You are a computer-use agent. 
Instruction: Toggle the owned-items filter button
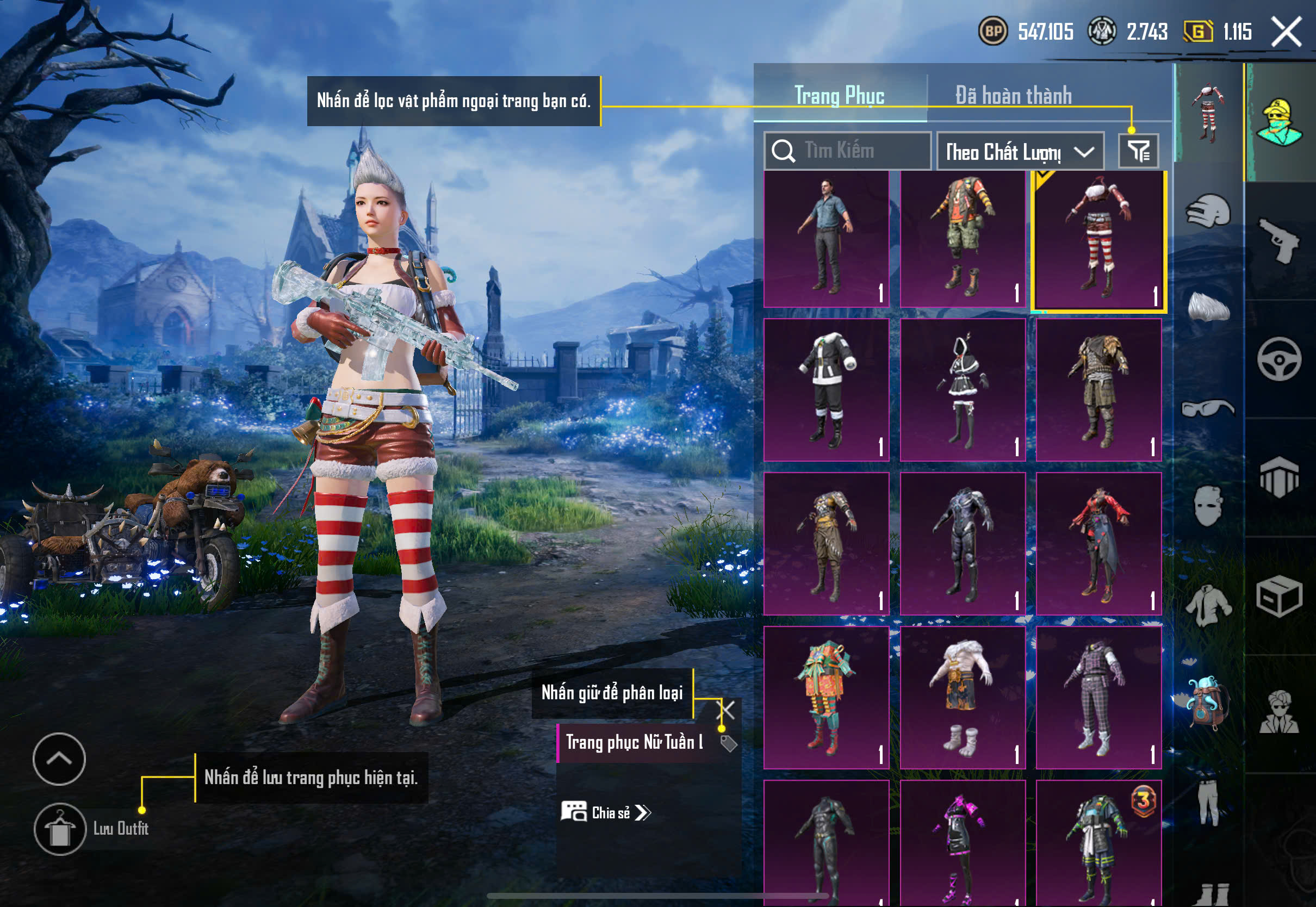(x=1138, y=151)
